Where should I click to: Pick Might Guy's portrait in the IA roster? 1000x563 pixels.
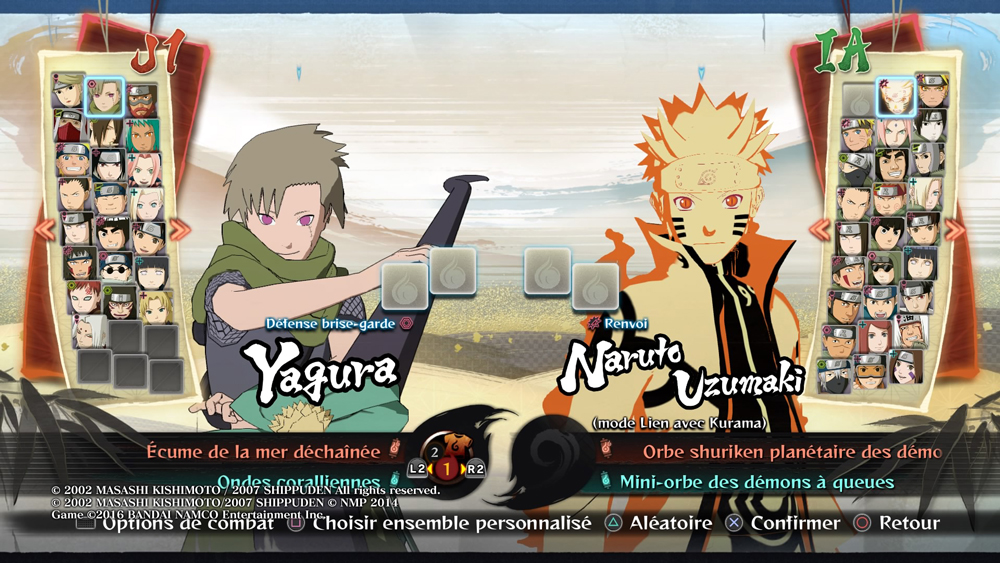tap(892, 164)
